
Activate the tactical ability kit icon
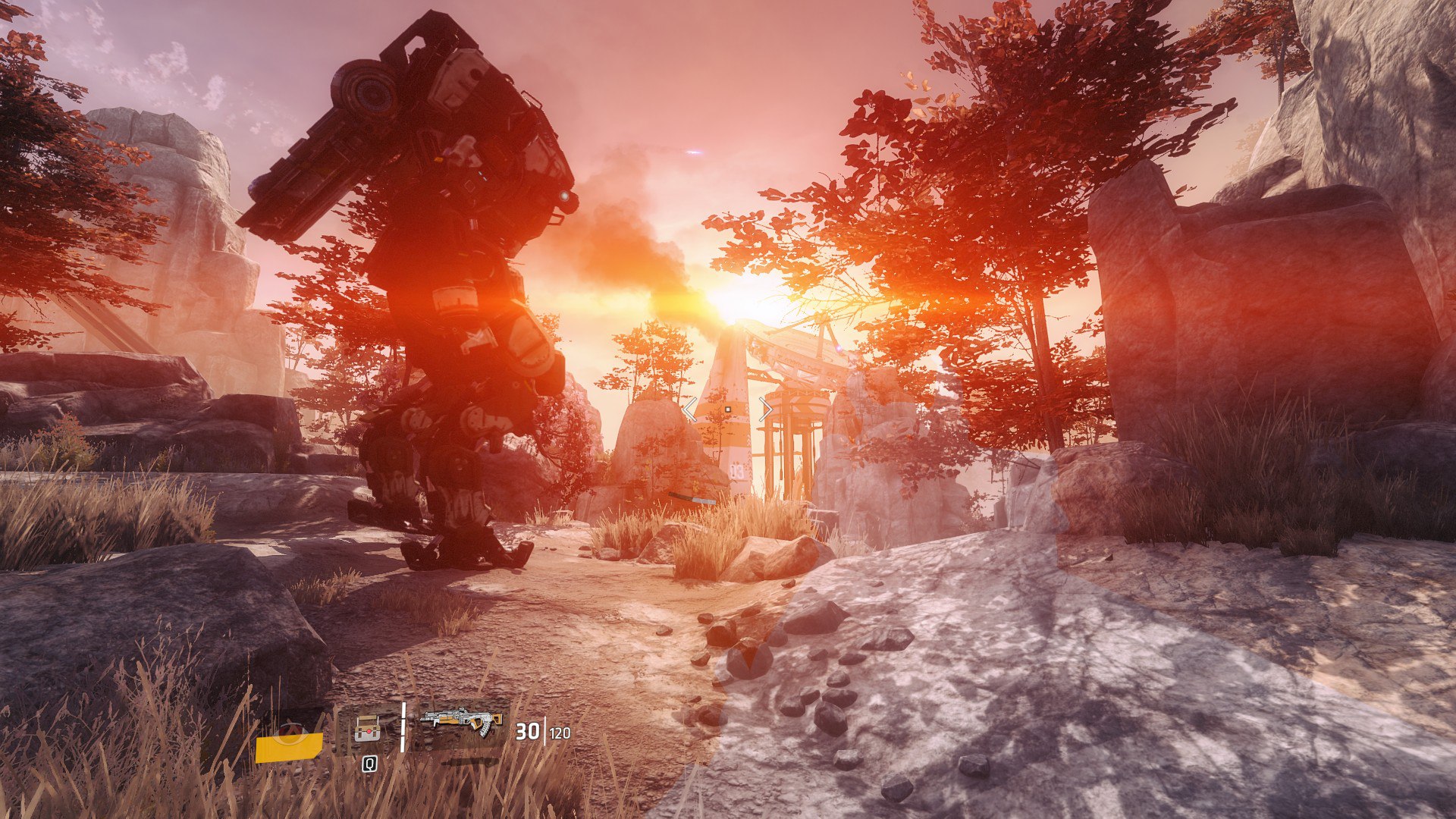tap(368, 730)
